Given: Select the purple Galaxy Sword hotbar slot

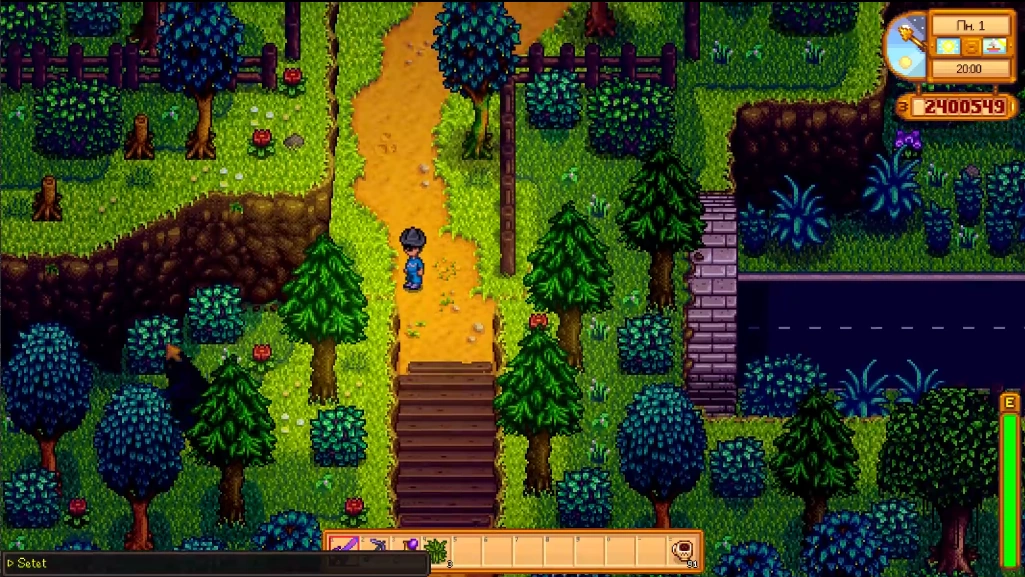Looking at the screenshot, I should pos(343,549).
